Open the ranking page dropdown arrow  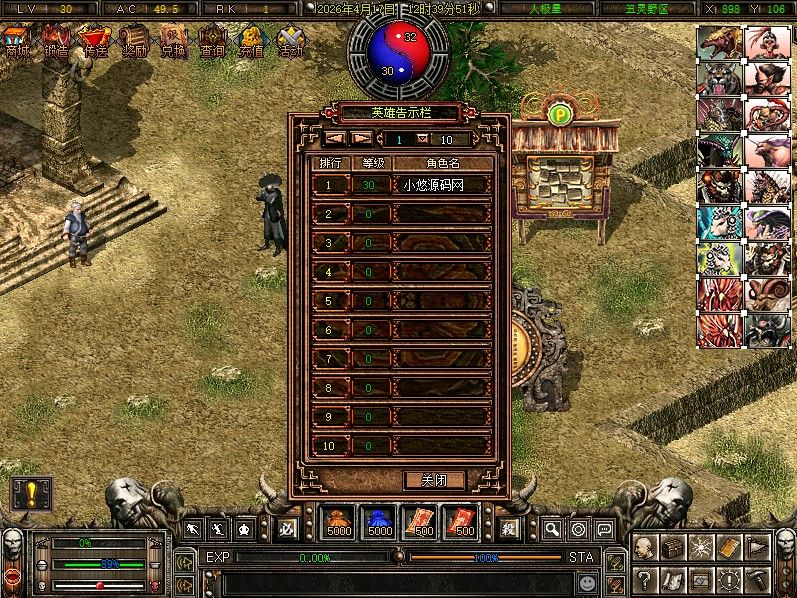(x=422, y=139)
